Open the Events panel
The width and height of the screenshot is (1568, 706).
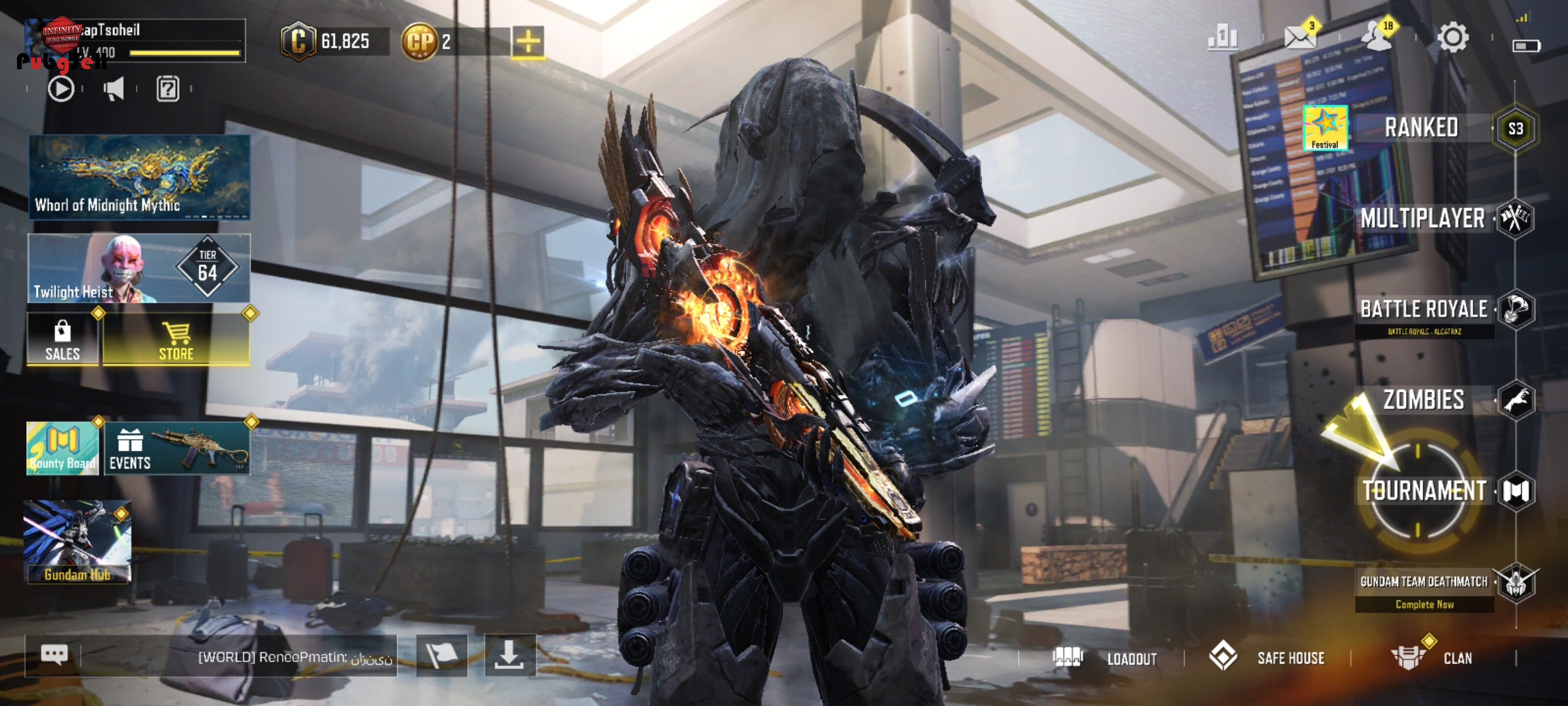[176, 448]
